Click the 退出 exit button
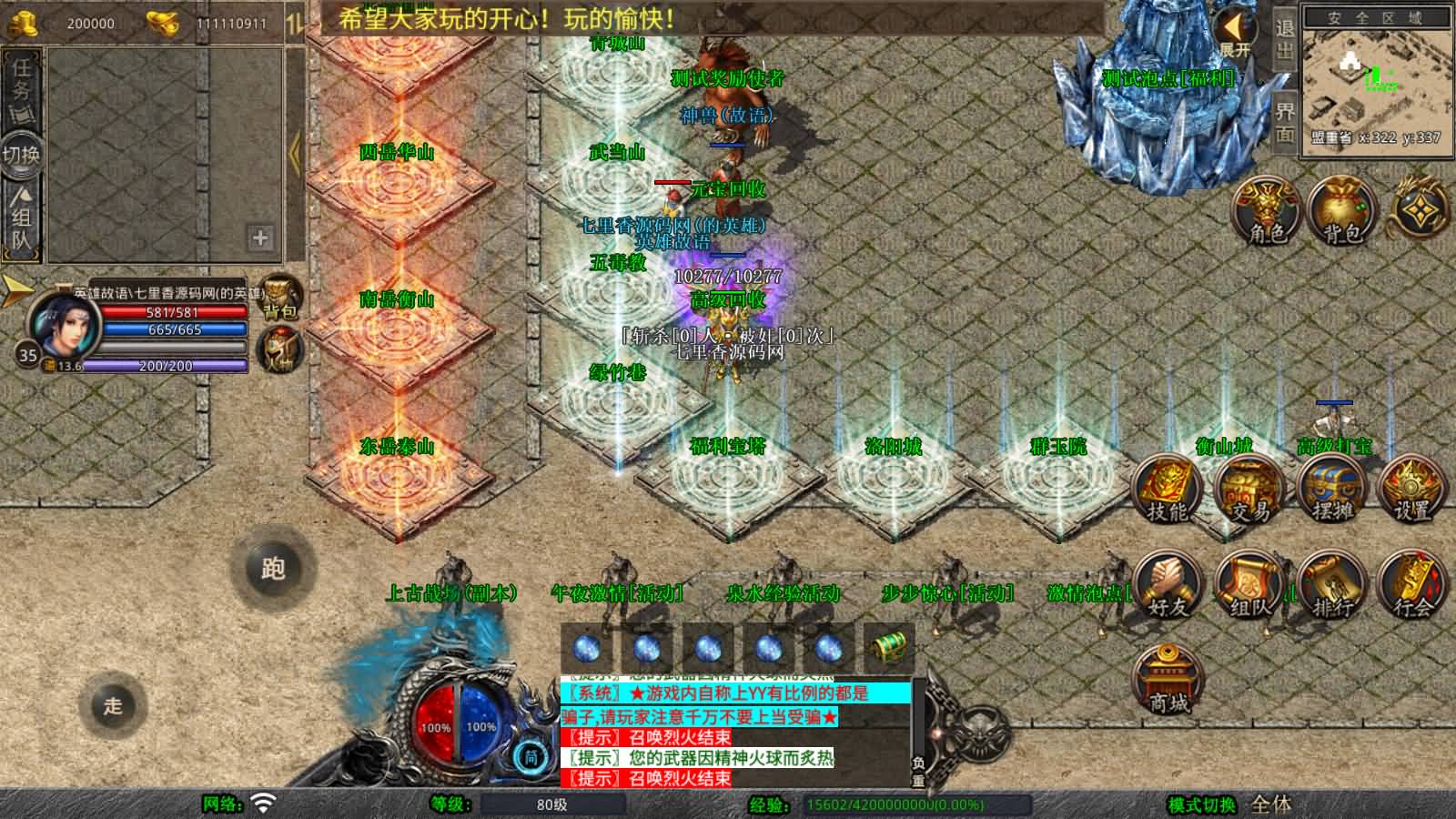The image size is (1456, 819). click(1284, 41)
